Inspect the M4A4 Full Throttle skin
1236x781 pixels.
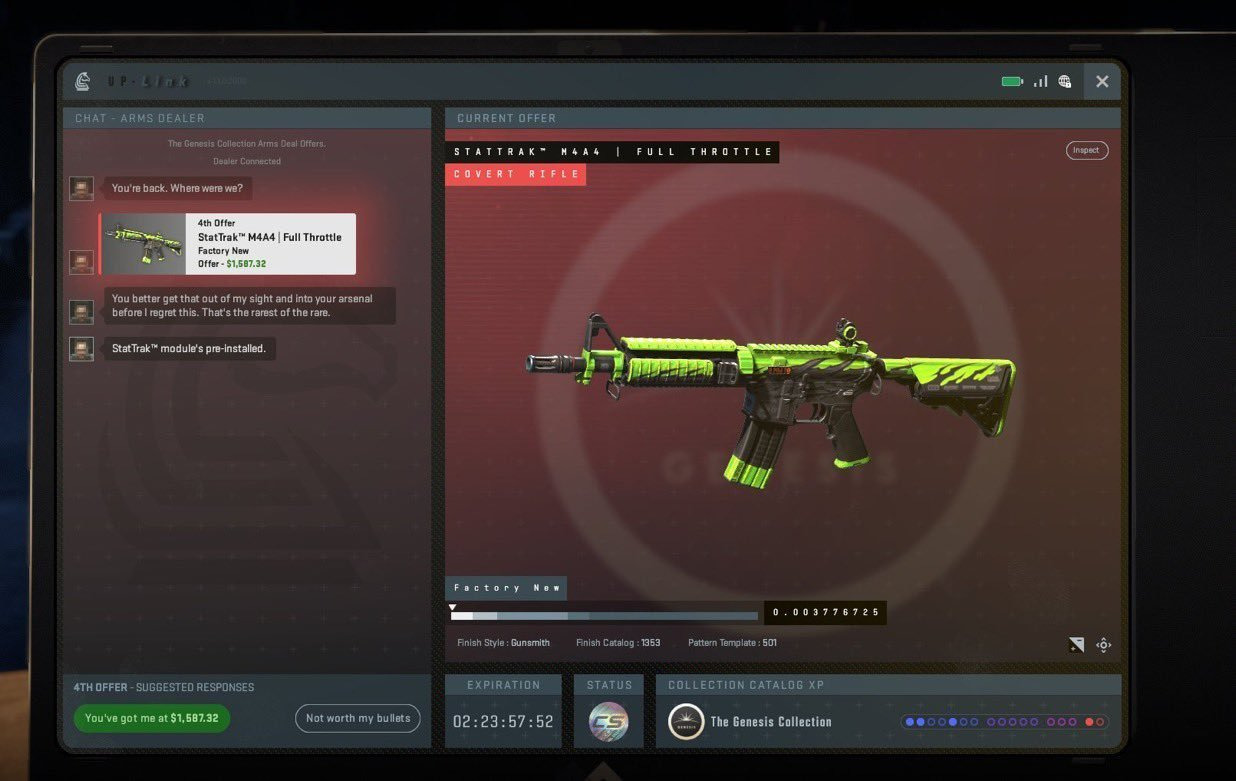click(1086, 150)
